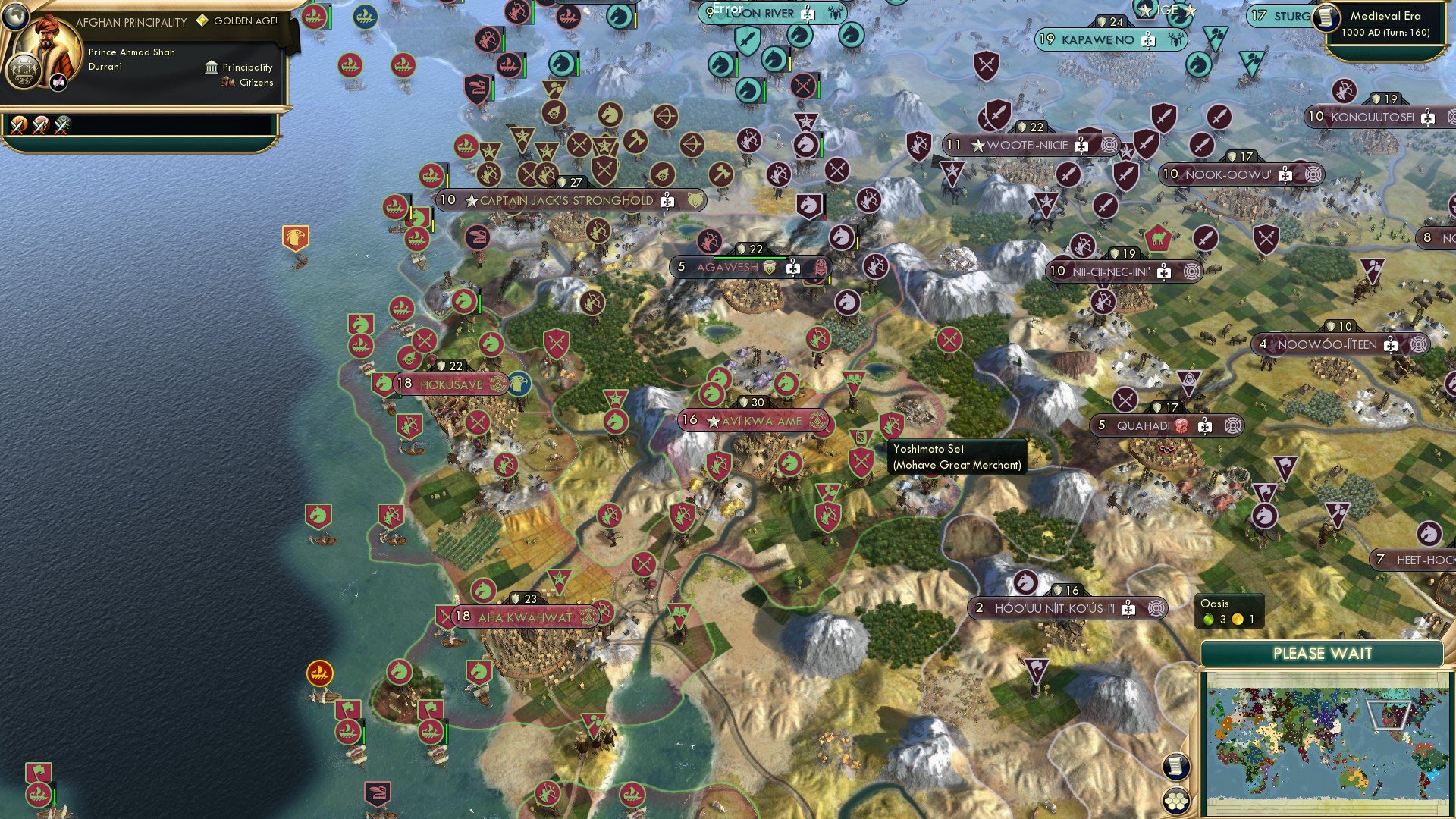Image resolution: width=1456 pixels, height=819 pixels.
Task: Select the hexagon strategic view icon
Action: [1175, 802]
